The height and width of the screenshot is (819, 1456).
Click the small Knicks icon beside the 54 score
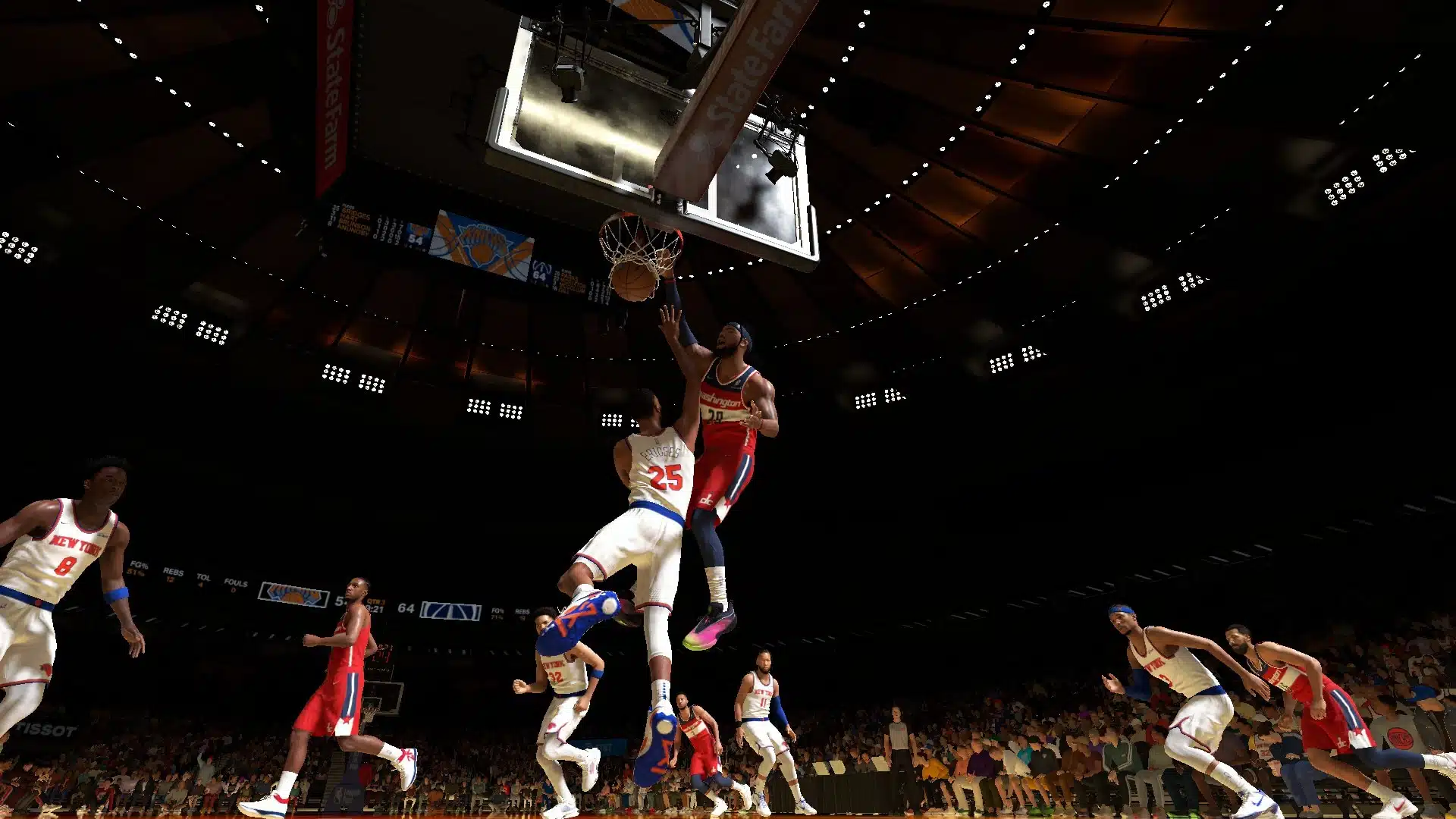418,229
